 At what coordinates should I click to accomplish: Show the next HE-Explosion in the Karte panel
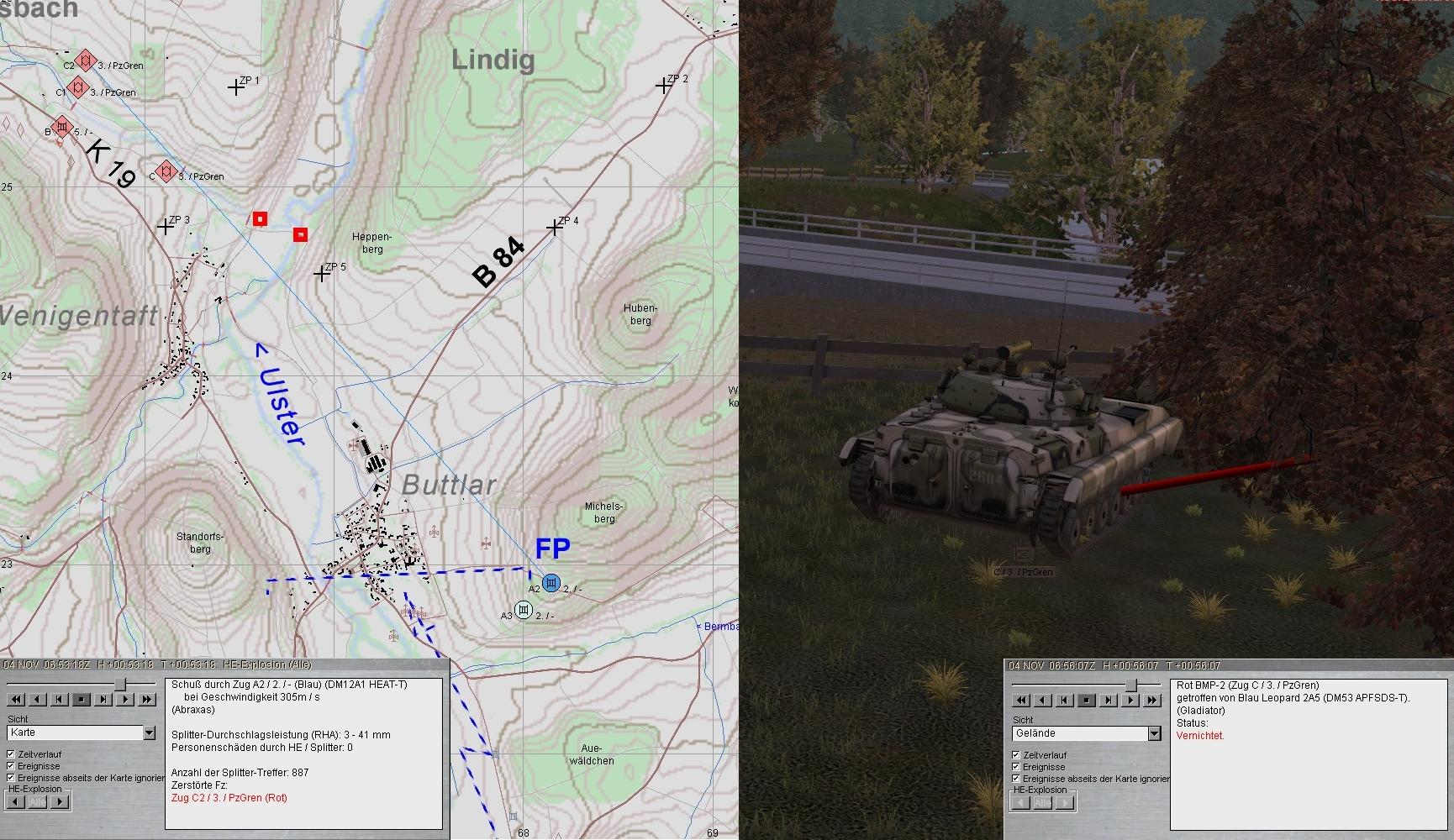click(60, 801)
